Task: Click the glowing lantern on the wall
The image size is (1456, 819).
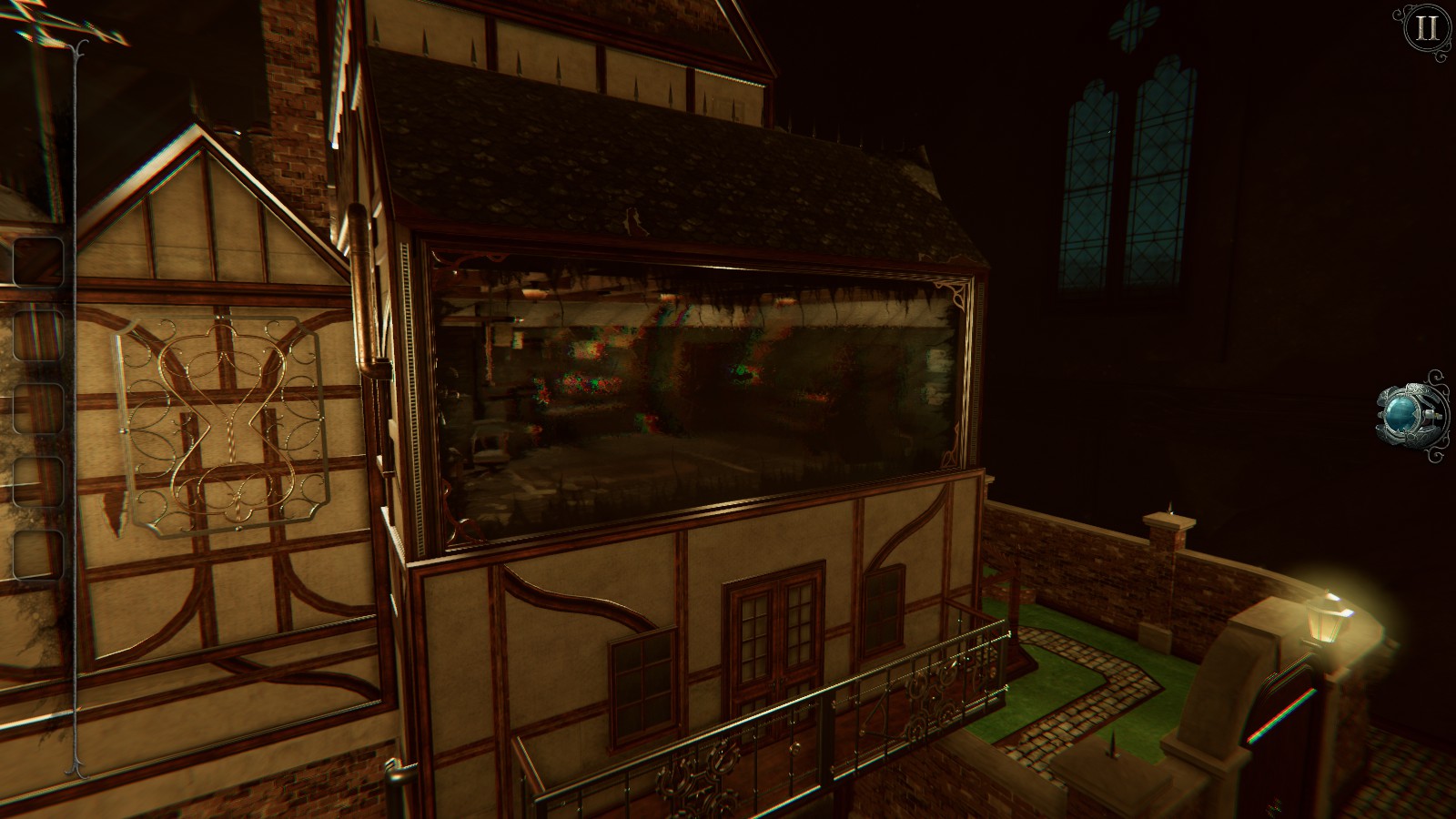Action: tap(1324, 619)
